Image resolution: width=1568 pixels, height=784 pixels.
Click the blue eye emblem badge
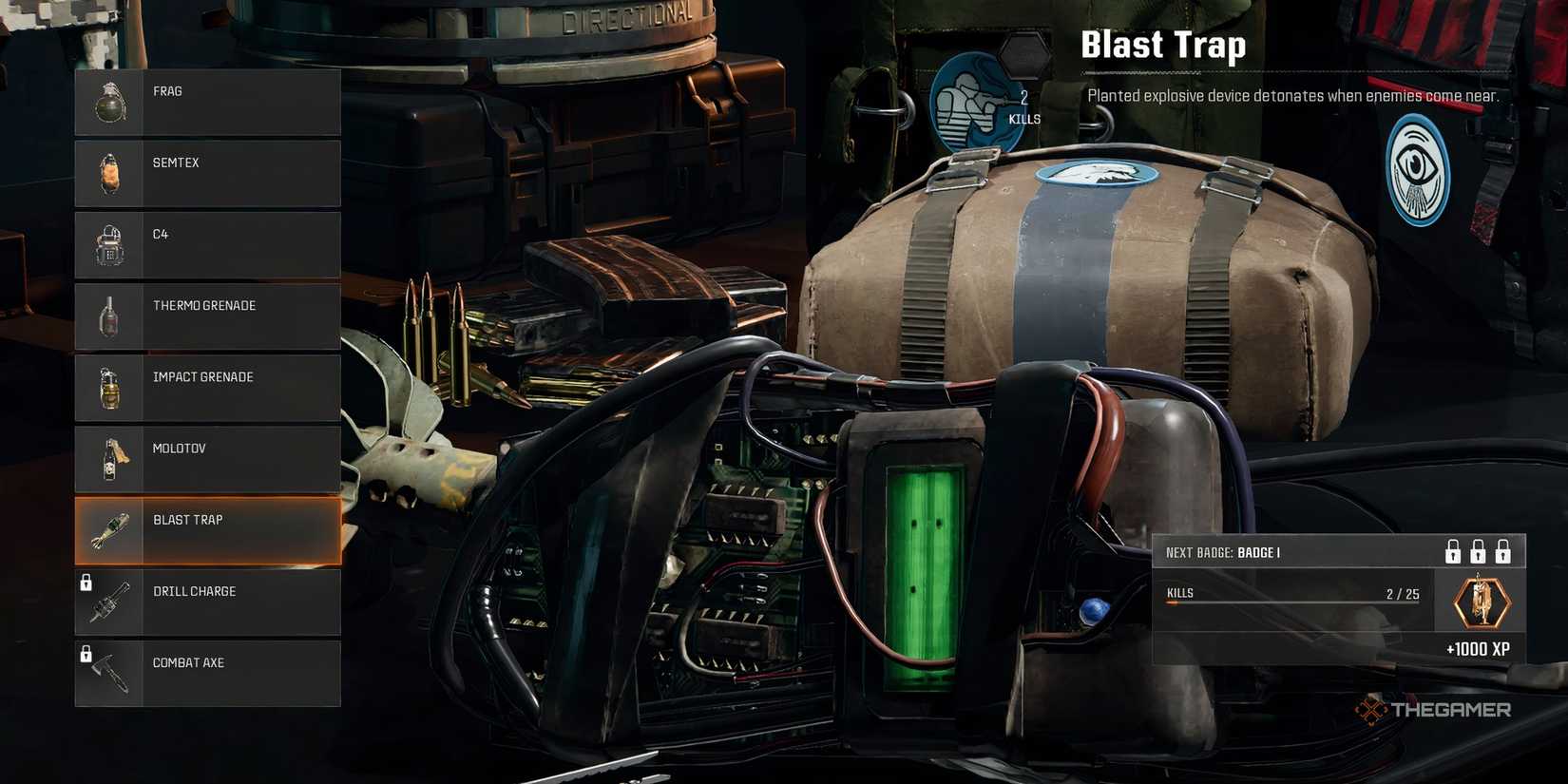point(1417,171)
